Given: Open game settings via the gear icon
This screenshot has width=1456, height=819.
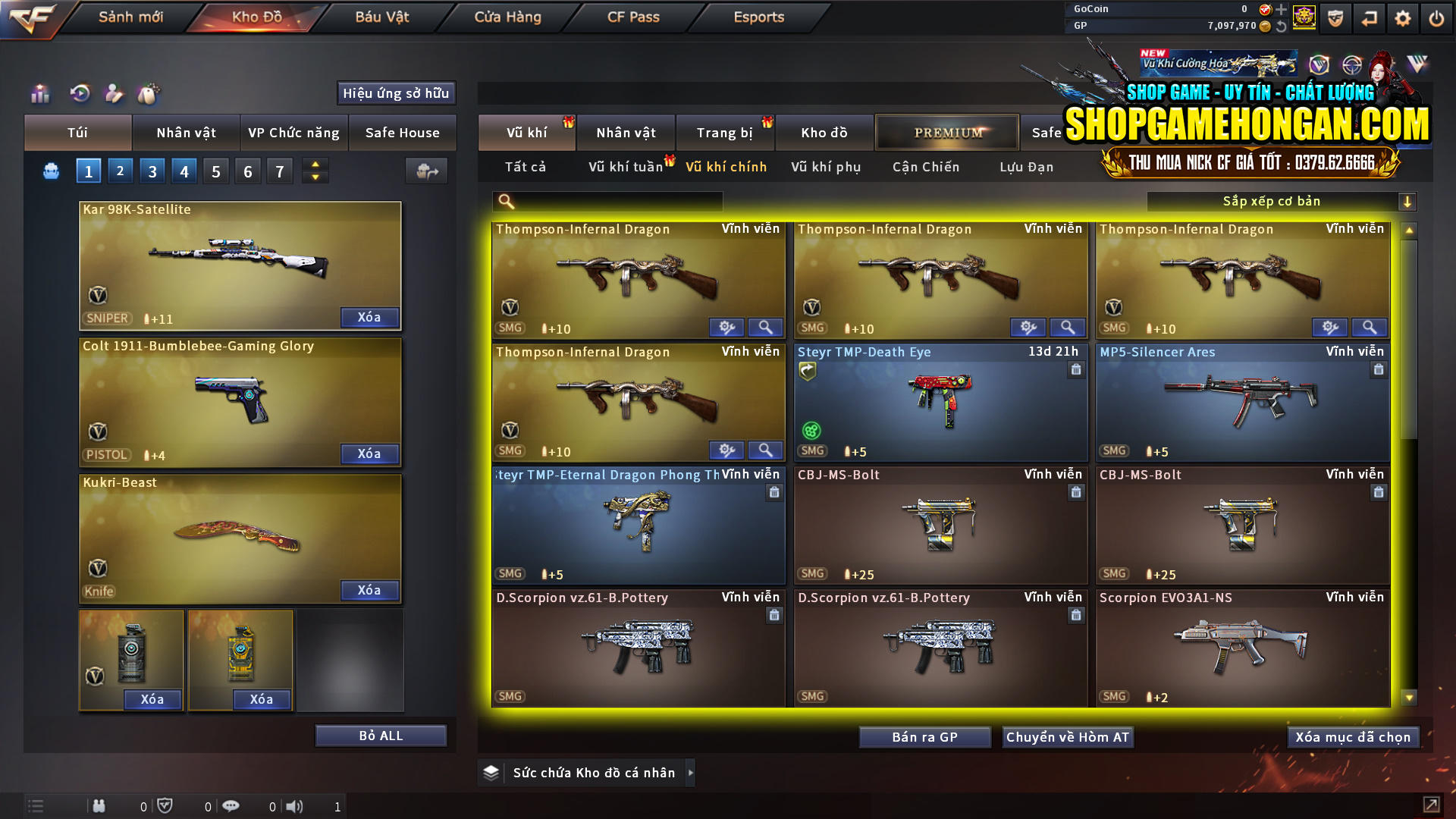Looking at the screenshot, I should 1404,17.
